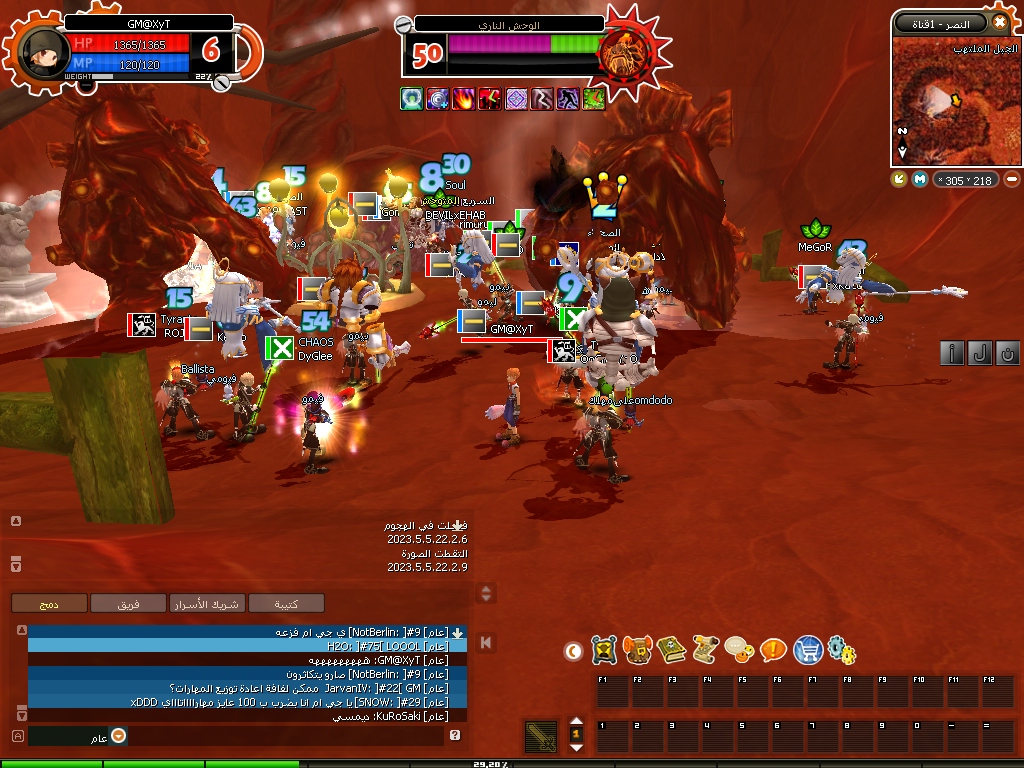Open the scroll quest icon

(705, 650)
